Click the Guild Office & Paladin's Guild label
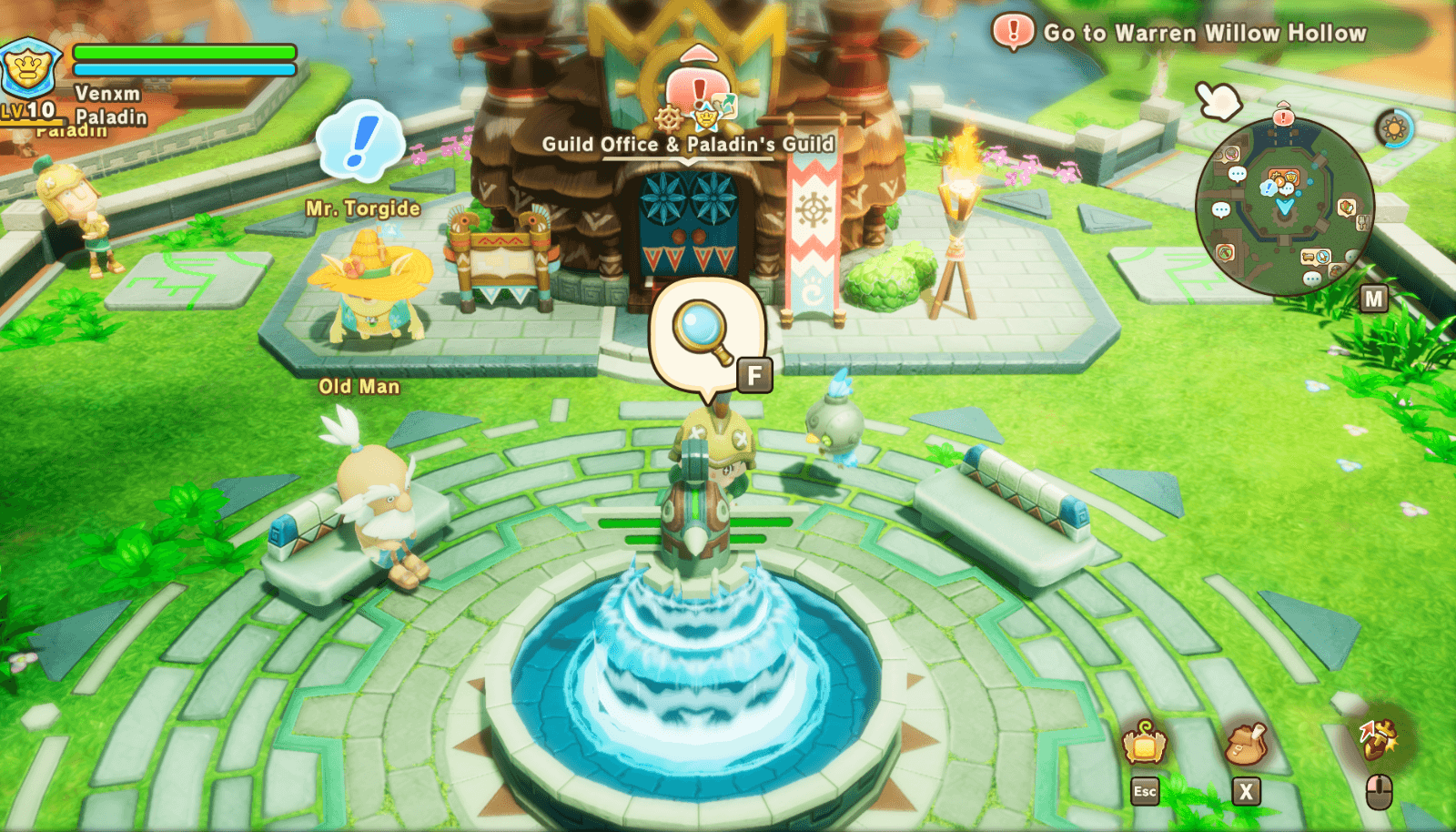This screenshot has height=832, width=1456. click(x=689, y=143)
